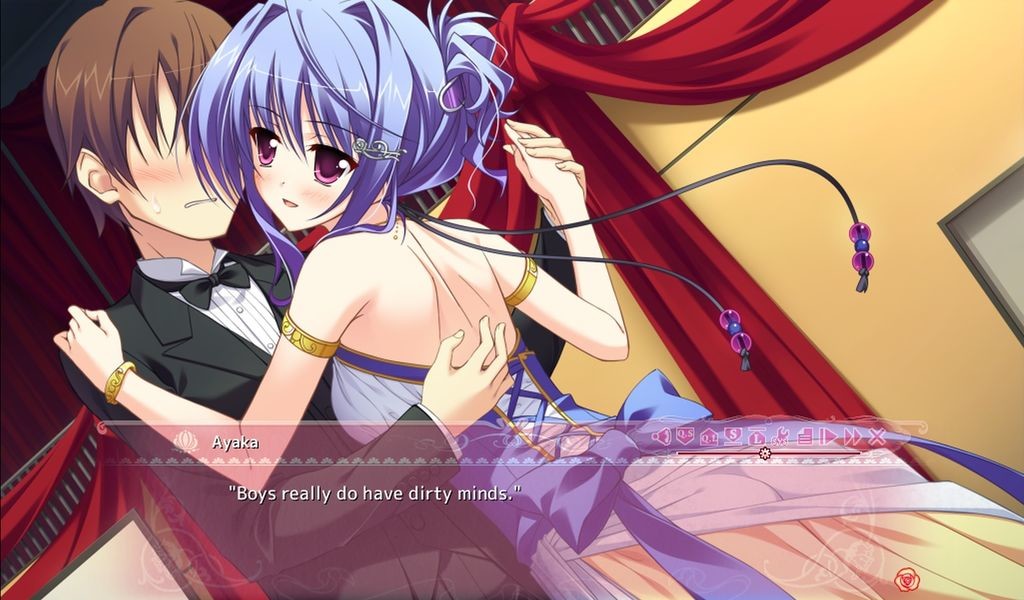The width and height of the screenshot is (1024, 600).
Task: Open the Load menu (L icon)
Action: pos(757,436)
